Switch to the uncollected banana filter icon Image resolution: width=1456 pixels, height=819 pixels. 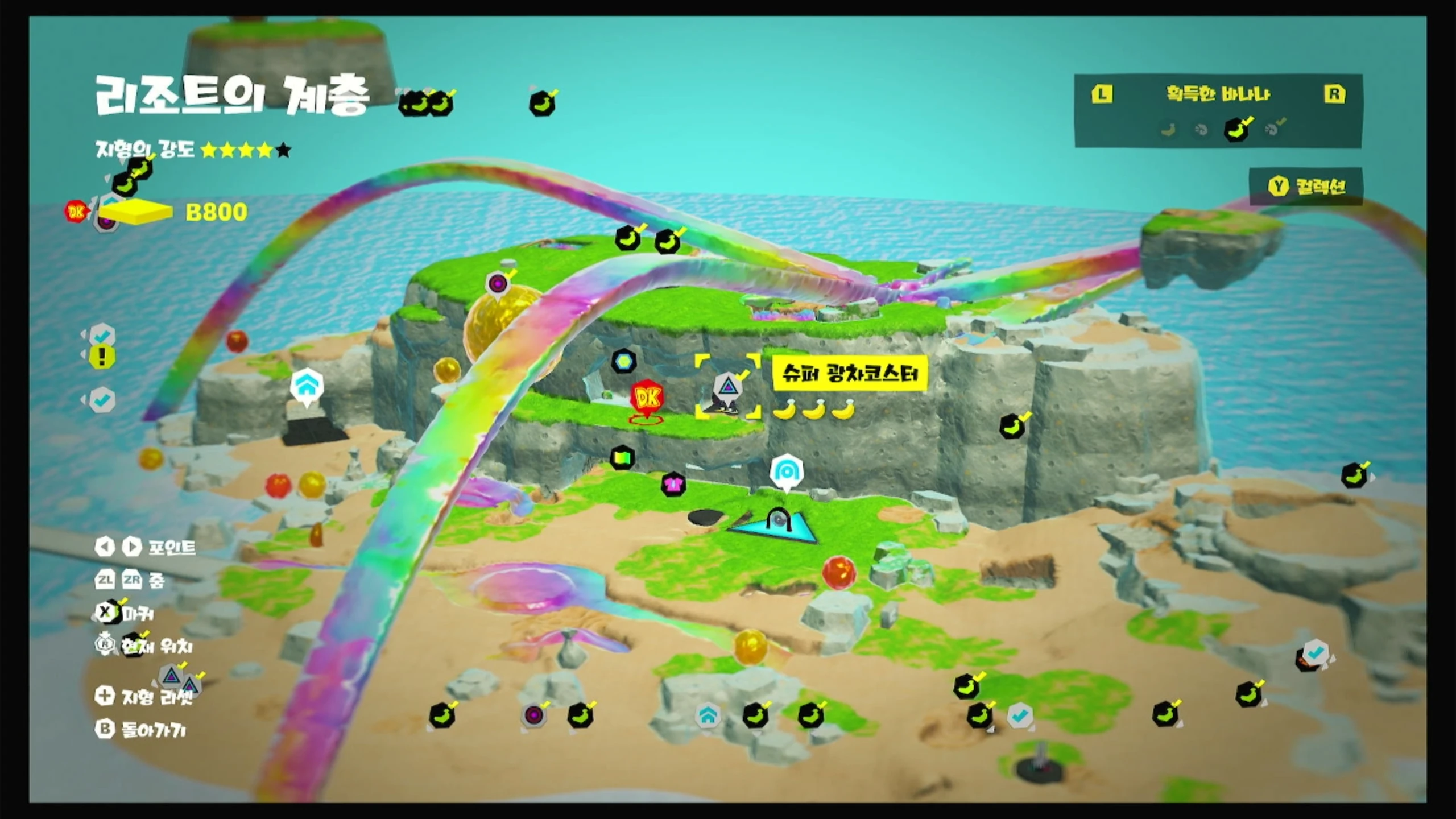[x=1168, y=130]
